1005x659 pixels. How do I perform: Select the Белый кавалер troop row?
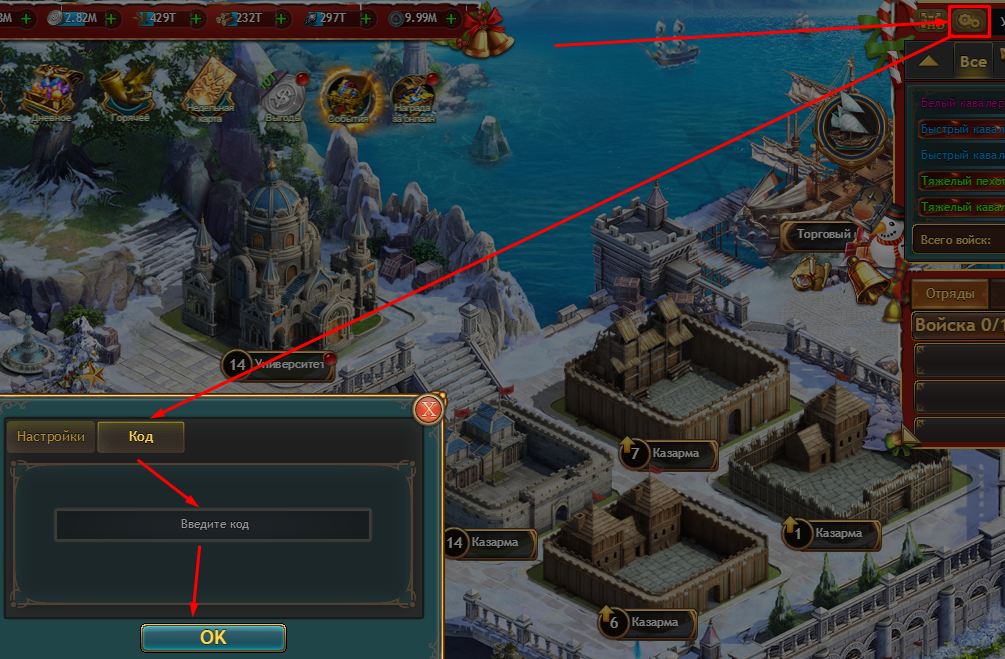pos(961,103)
